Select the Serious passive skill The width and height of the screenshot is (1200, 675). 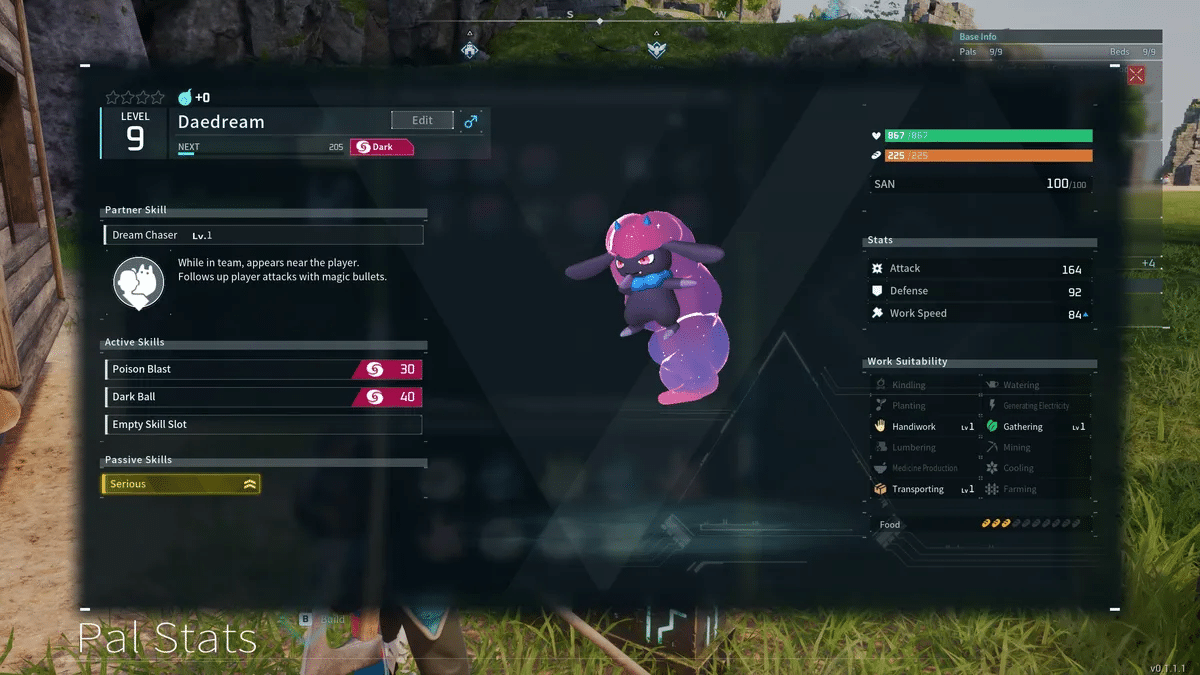181,484
